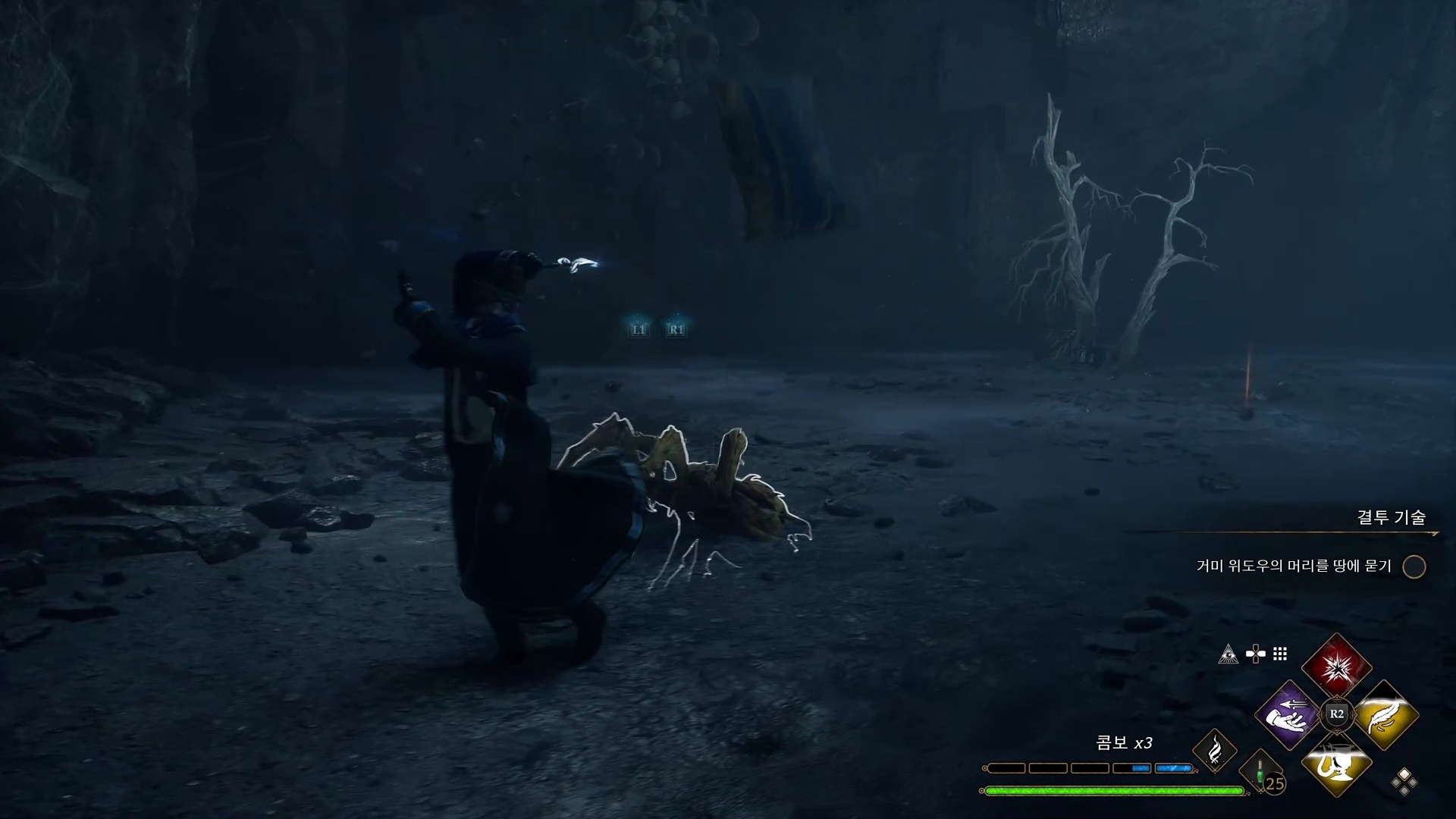Drink the green Wiggenweld potion
This screenshot has width=1456, height=819.
pyautogui.click(x=1261, y=773)
